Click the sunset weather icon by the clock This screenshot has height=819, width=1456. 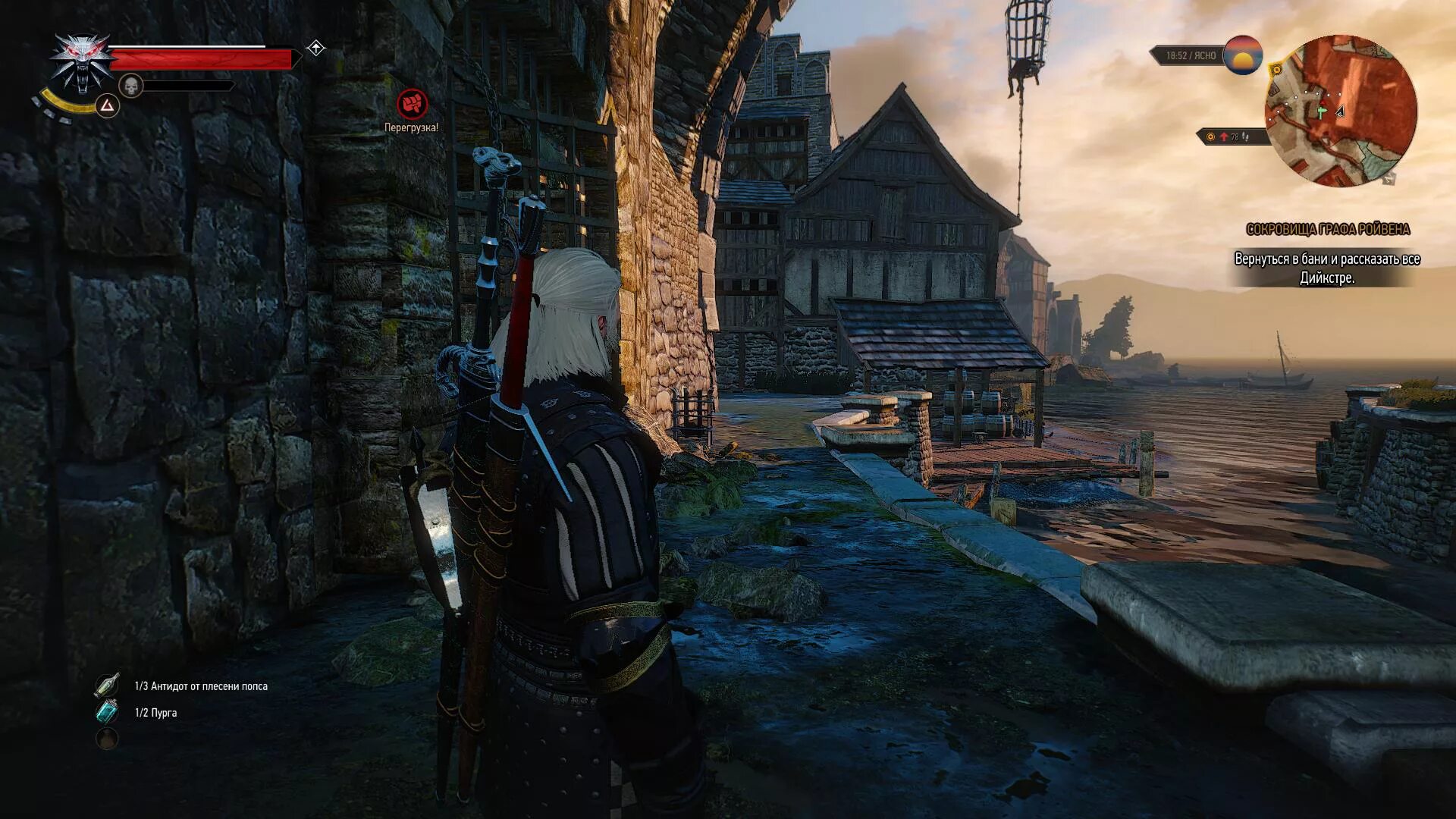pos(1242,55)
